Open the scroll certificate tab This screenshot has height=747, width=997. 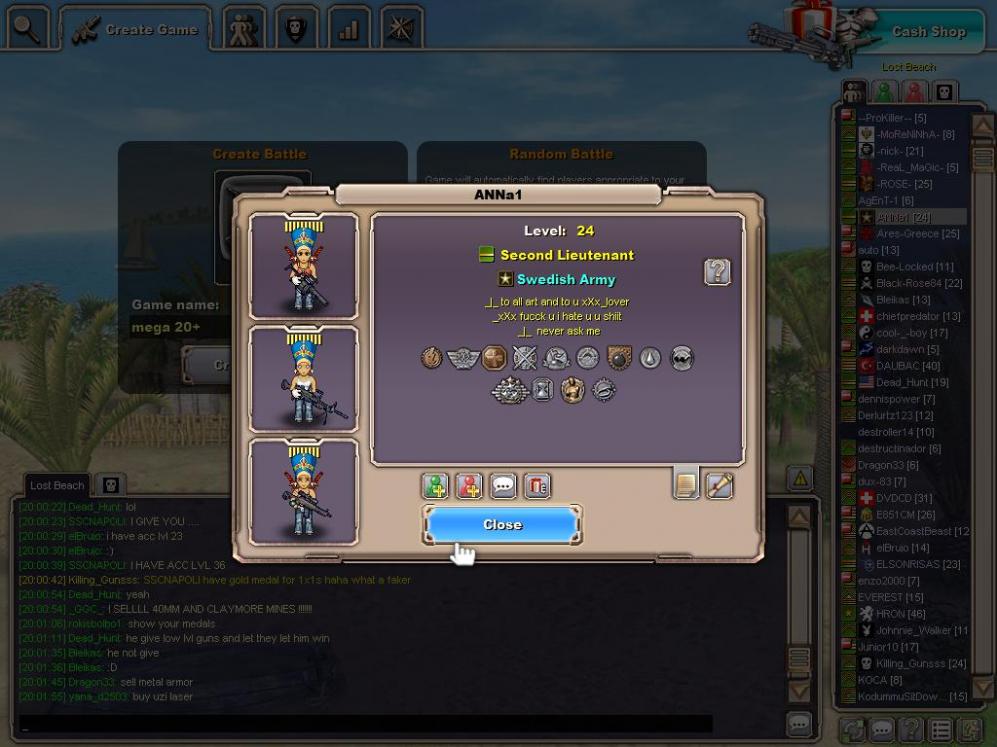tap(720, 485)
